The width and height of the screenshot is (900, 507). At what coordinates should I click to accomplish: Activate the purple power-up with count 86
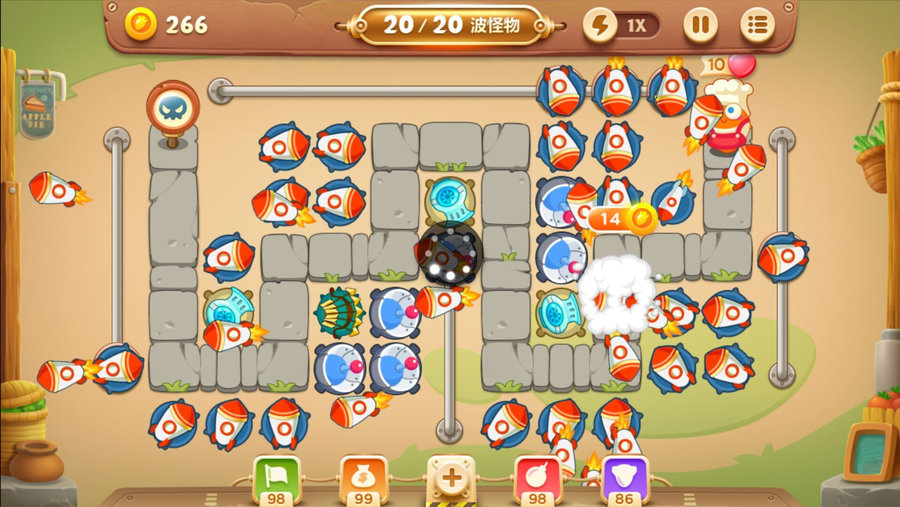625,476
